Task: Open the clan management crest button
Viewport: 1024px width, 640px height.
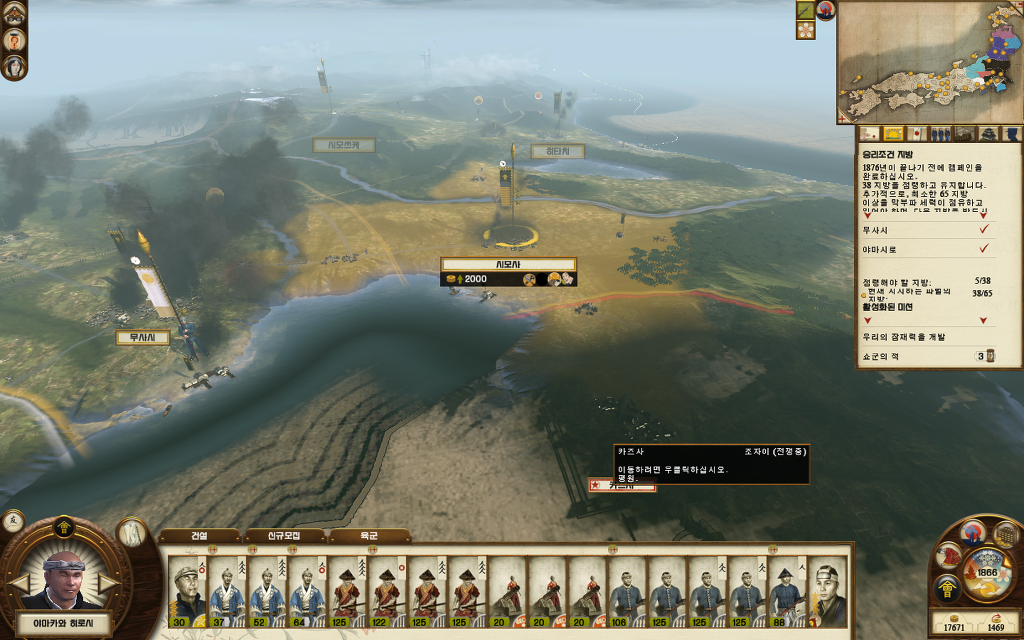Action: (x=945, y=590)
